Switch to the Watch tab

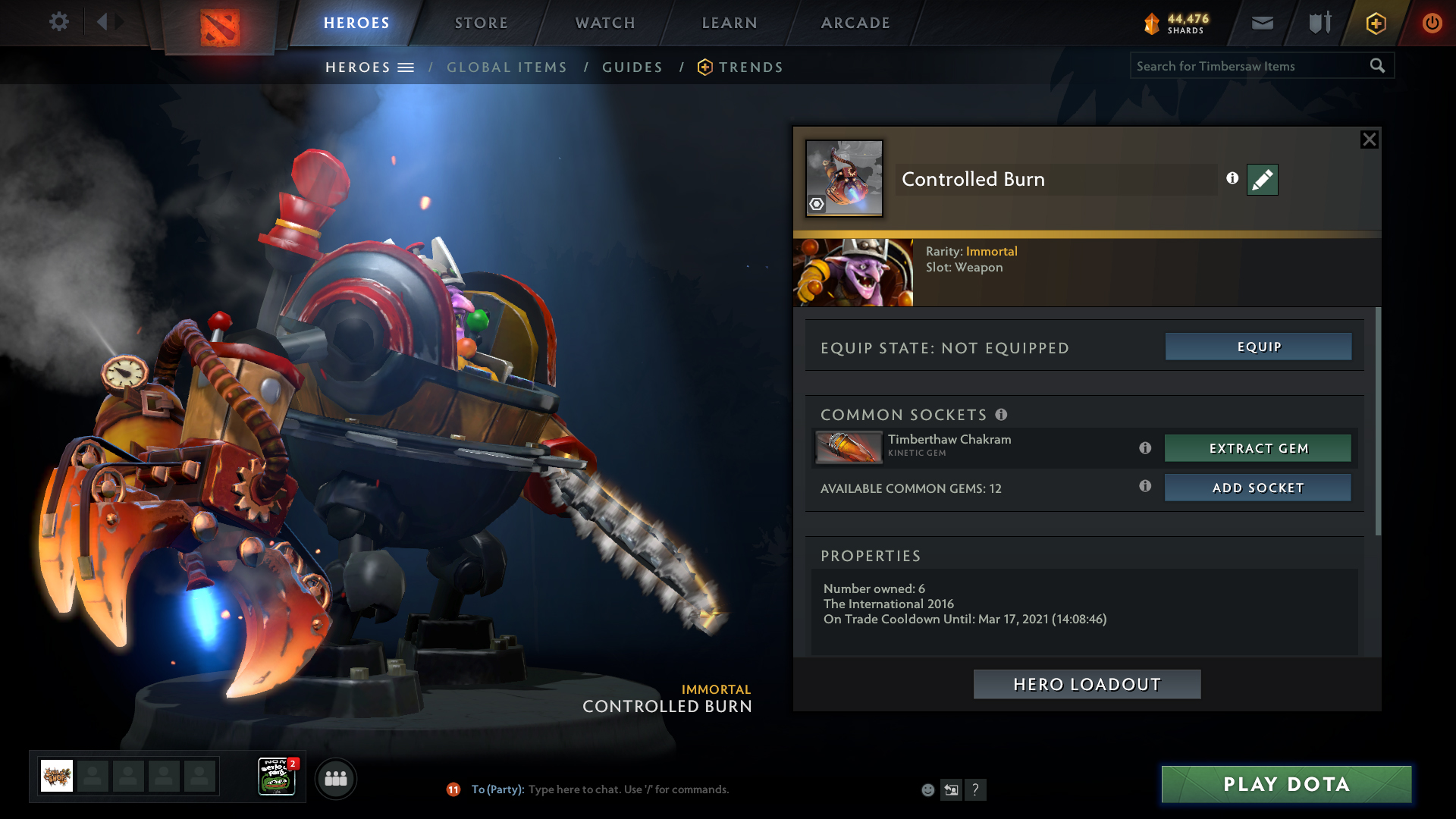click(x=605, y=23)
